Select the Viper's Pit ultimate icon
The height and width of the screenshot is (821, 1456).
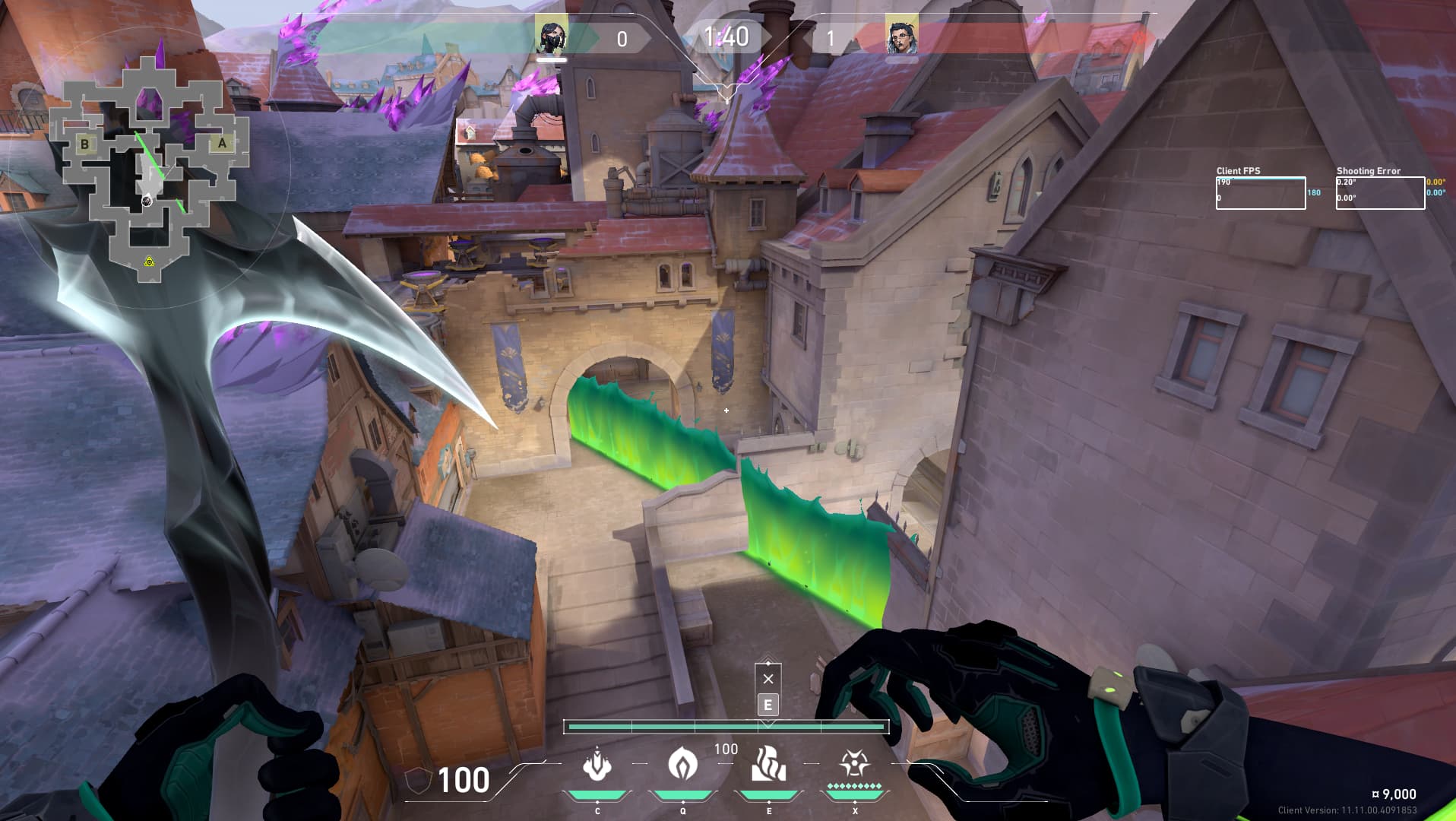pyautogui.click(x=854, y=763)
